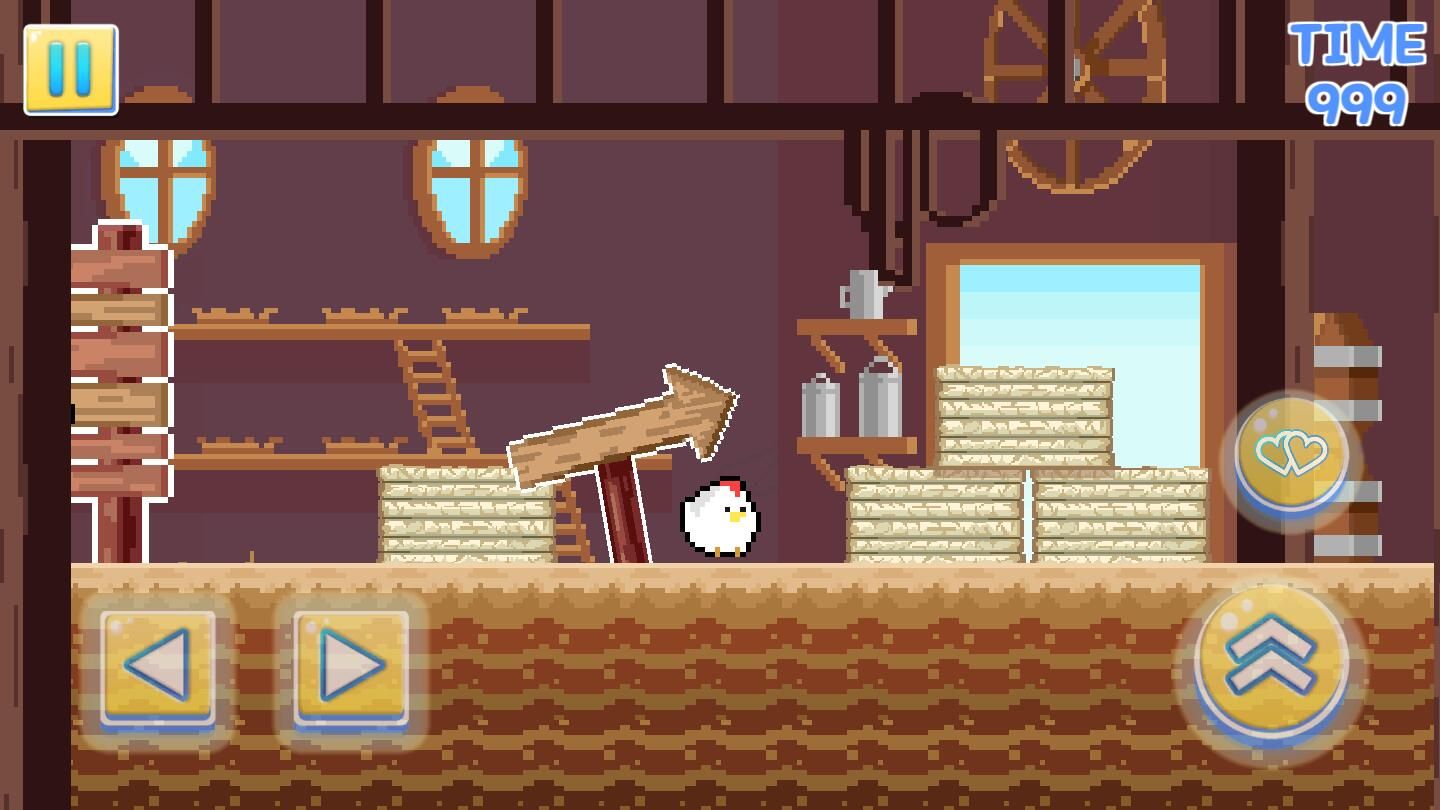Image resolution: width=1440 pixels, height=810 pixels.
Task: Tap the left arrow move button
Action: (157, 666)
